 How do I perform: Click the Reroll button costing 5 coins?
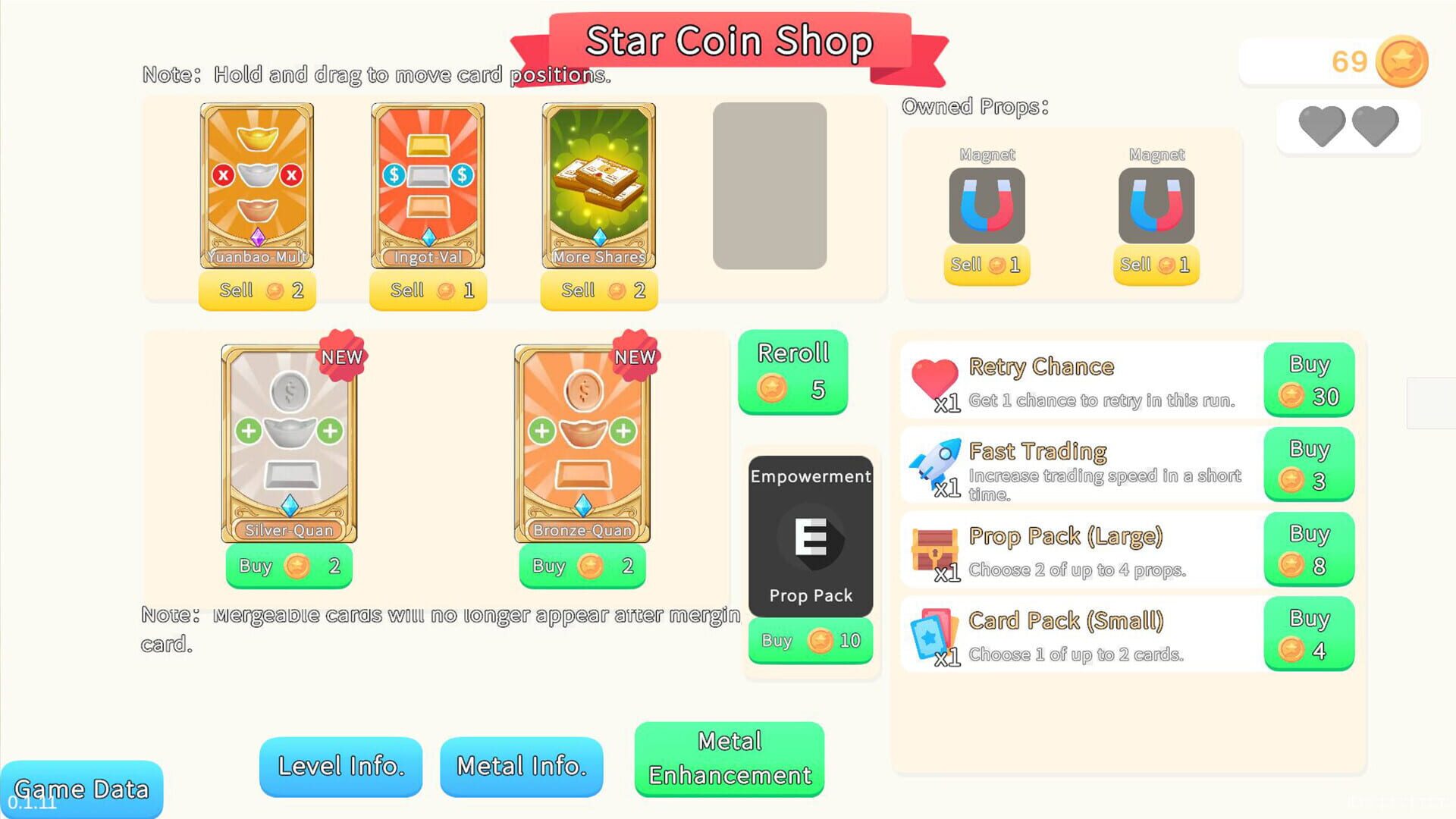[792, 371]
